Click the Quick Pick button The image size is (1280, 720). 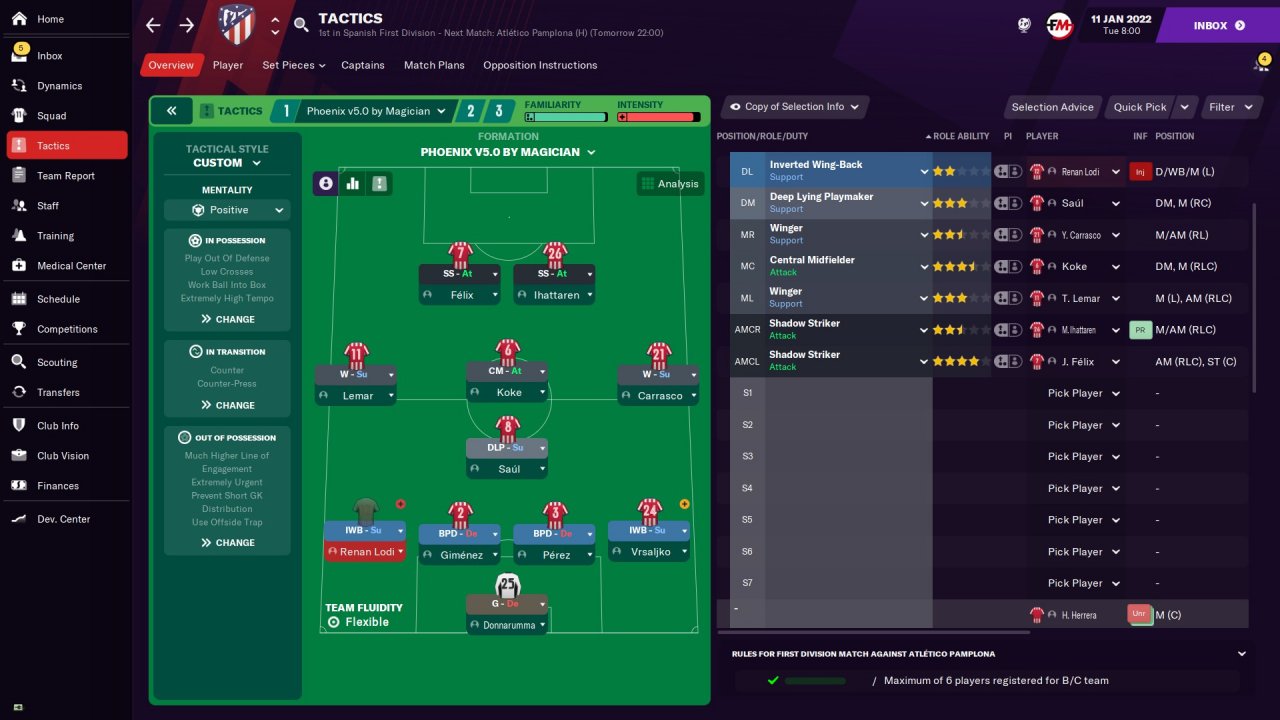(x=1140, y=107)
